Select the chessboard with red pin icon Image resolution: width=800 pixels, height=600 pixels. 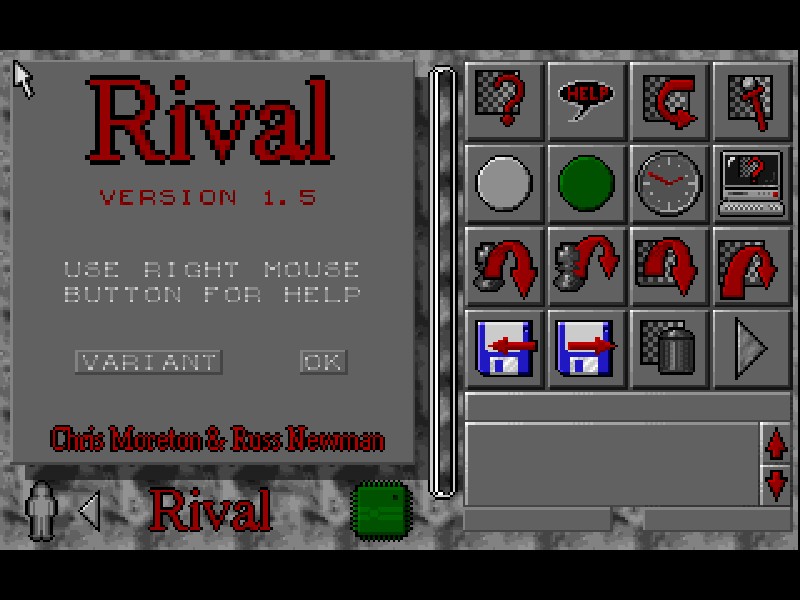pos(752,101)
